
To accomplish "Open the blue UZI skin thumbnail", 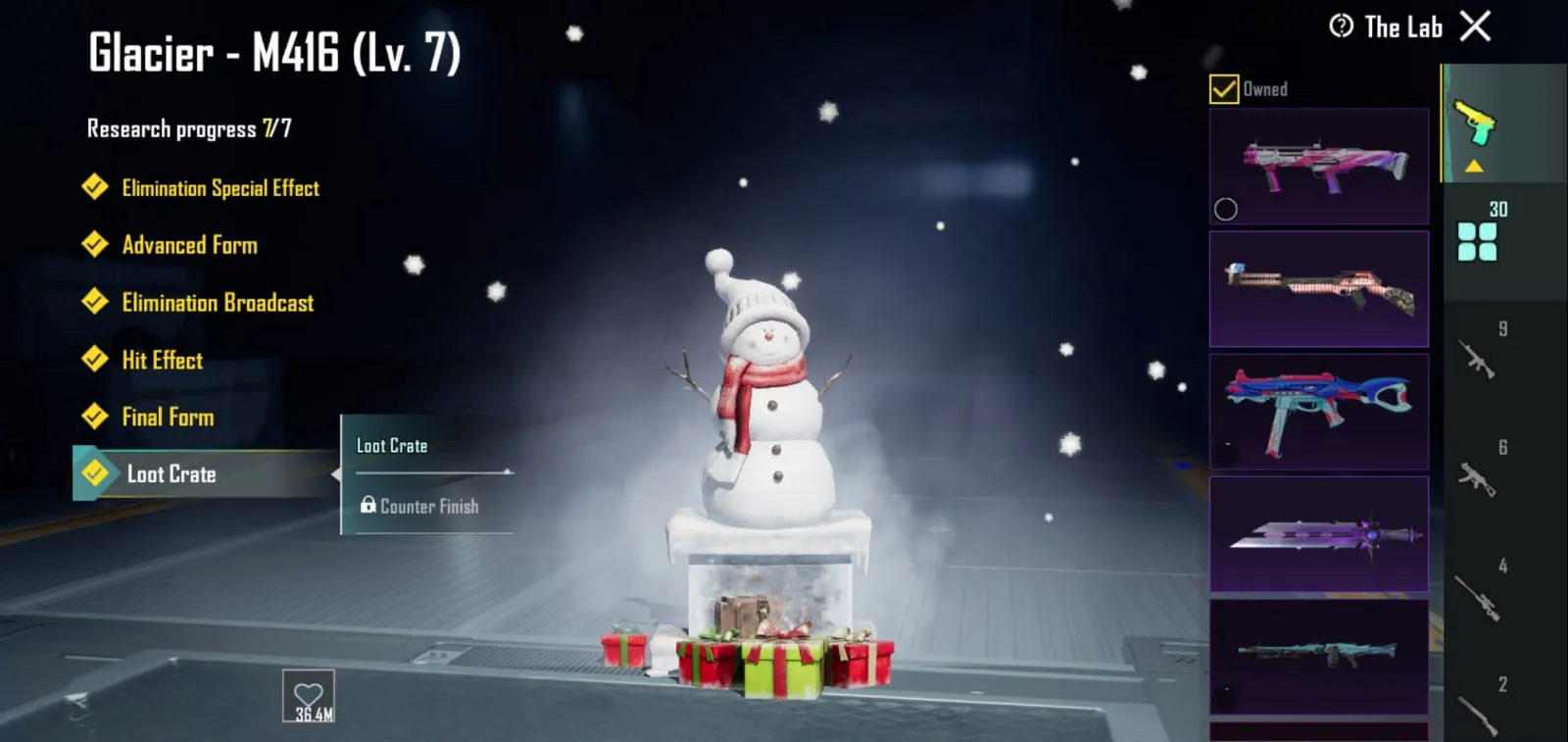I will click(1318, 411).
